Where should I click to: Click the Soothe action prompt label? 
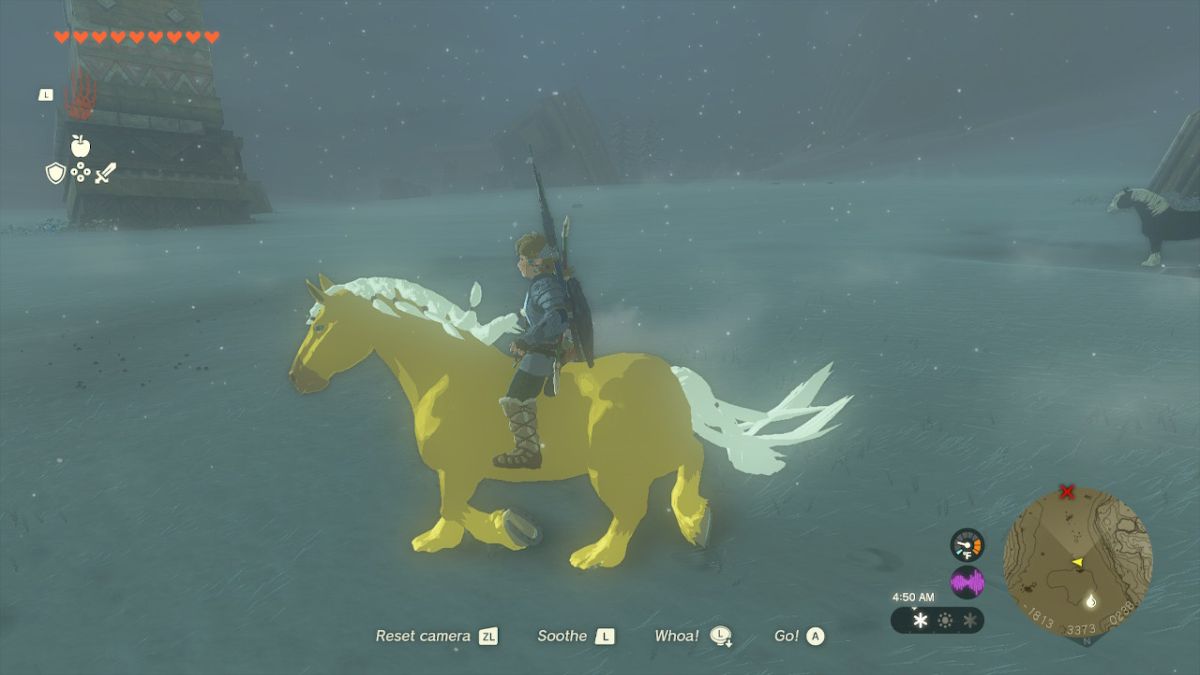562,636
